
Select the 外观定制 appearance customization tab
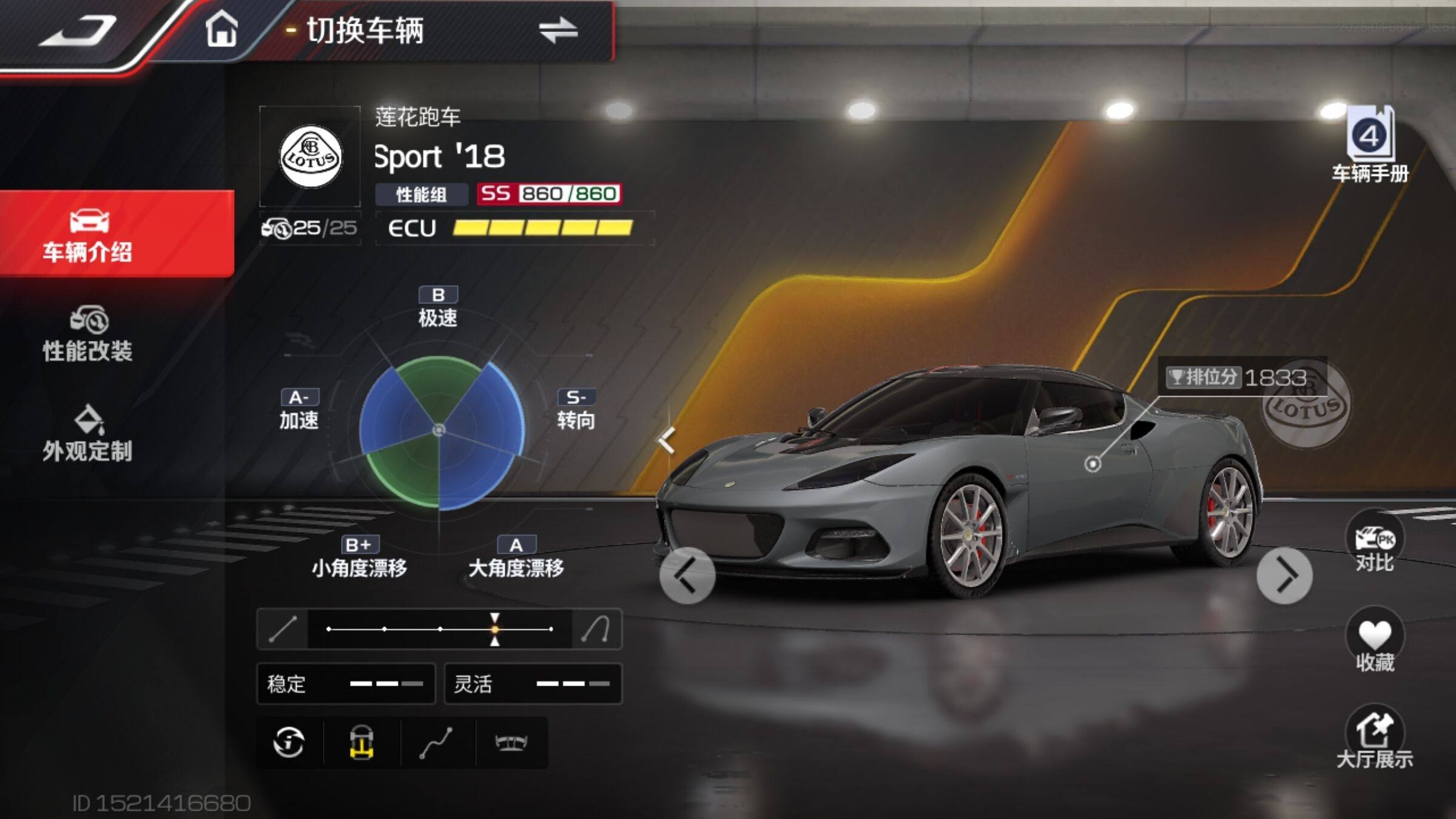pyautogui.click(x=88, y=434)
